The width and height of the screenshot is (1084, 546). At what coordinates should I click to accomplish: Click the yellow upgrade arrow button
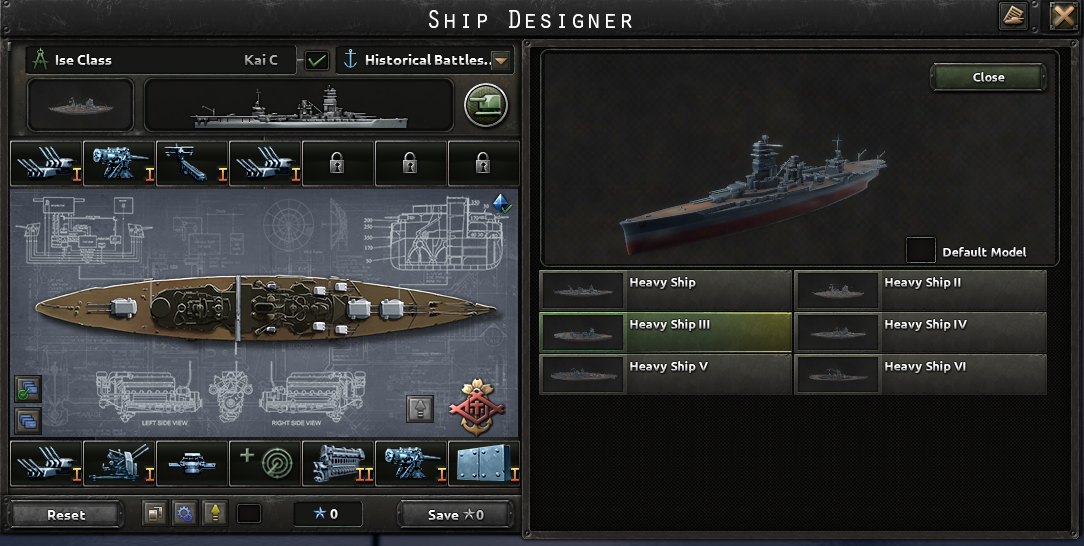tap(213, 514)
